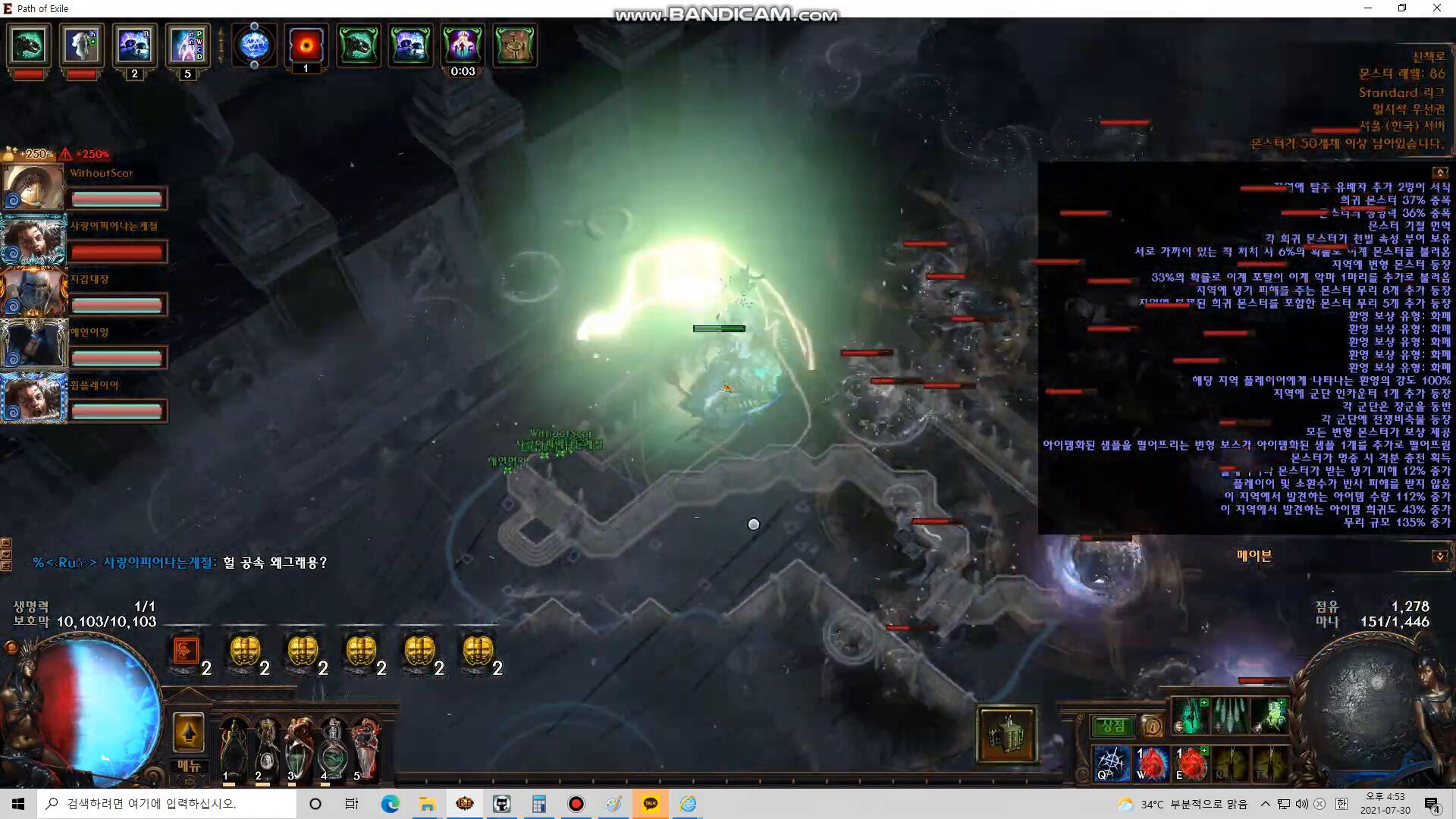Select party member 헤인이양's portrait
The height and width of the screenshot is (819, 1456).
click(33, 346)
